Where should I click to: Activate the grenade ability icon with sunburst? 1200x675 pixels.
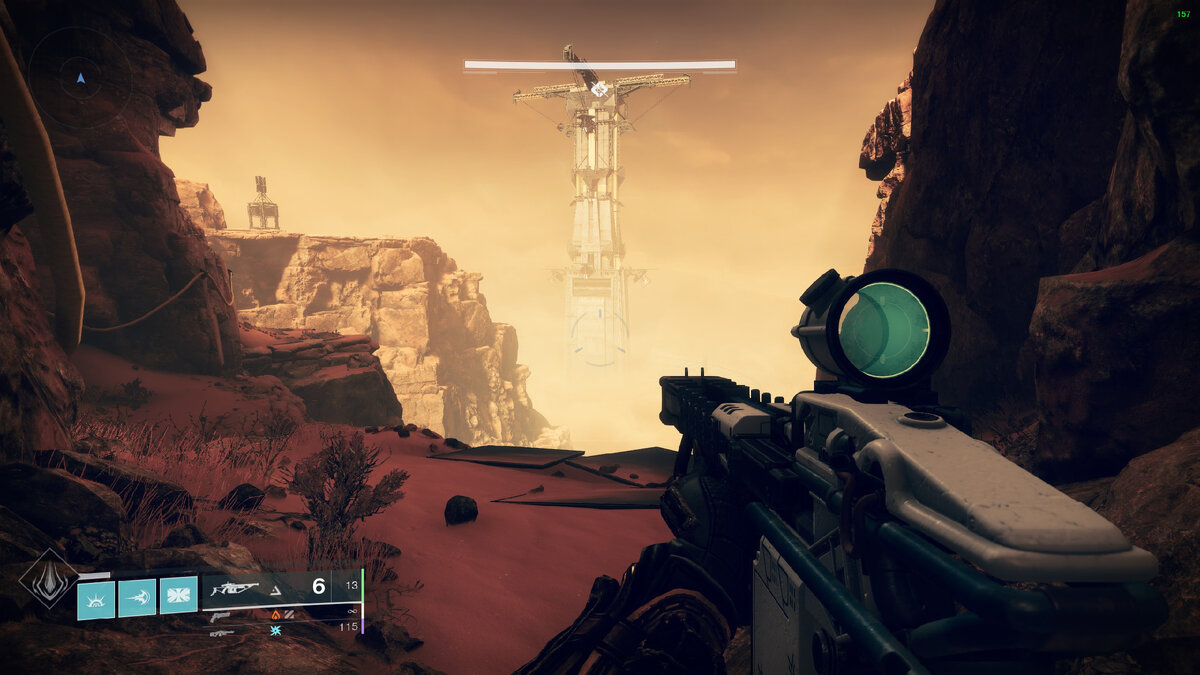(97, 598)
